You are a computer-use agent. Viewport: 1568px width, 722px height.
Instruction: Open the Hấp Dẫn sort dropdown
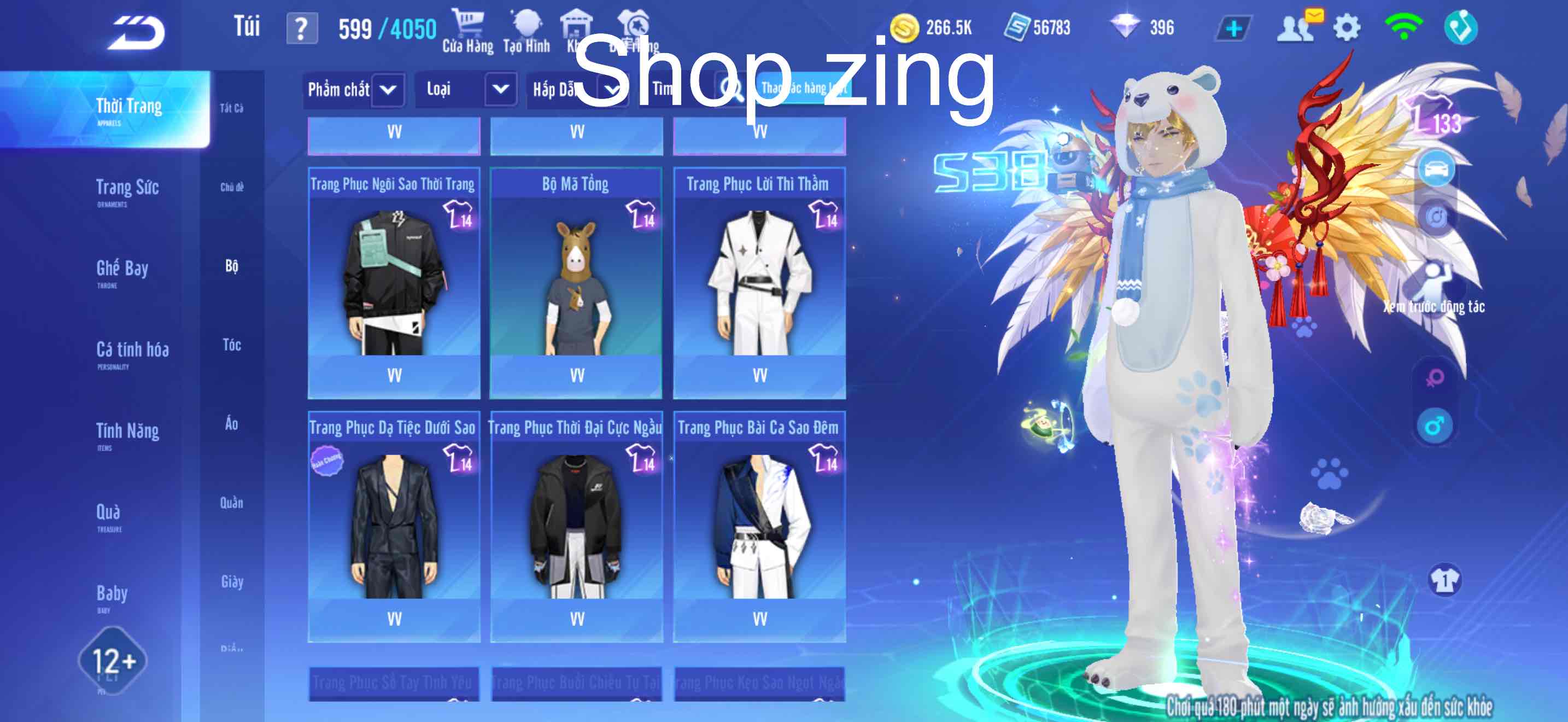pos(575,90)
